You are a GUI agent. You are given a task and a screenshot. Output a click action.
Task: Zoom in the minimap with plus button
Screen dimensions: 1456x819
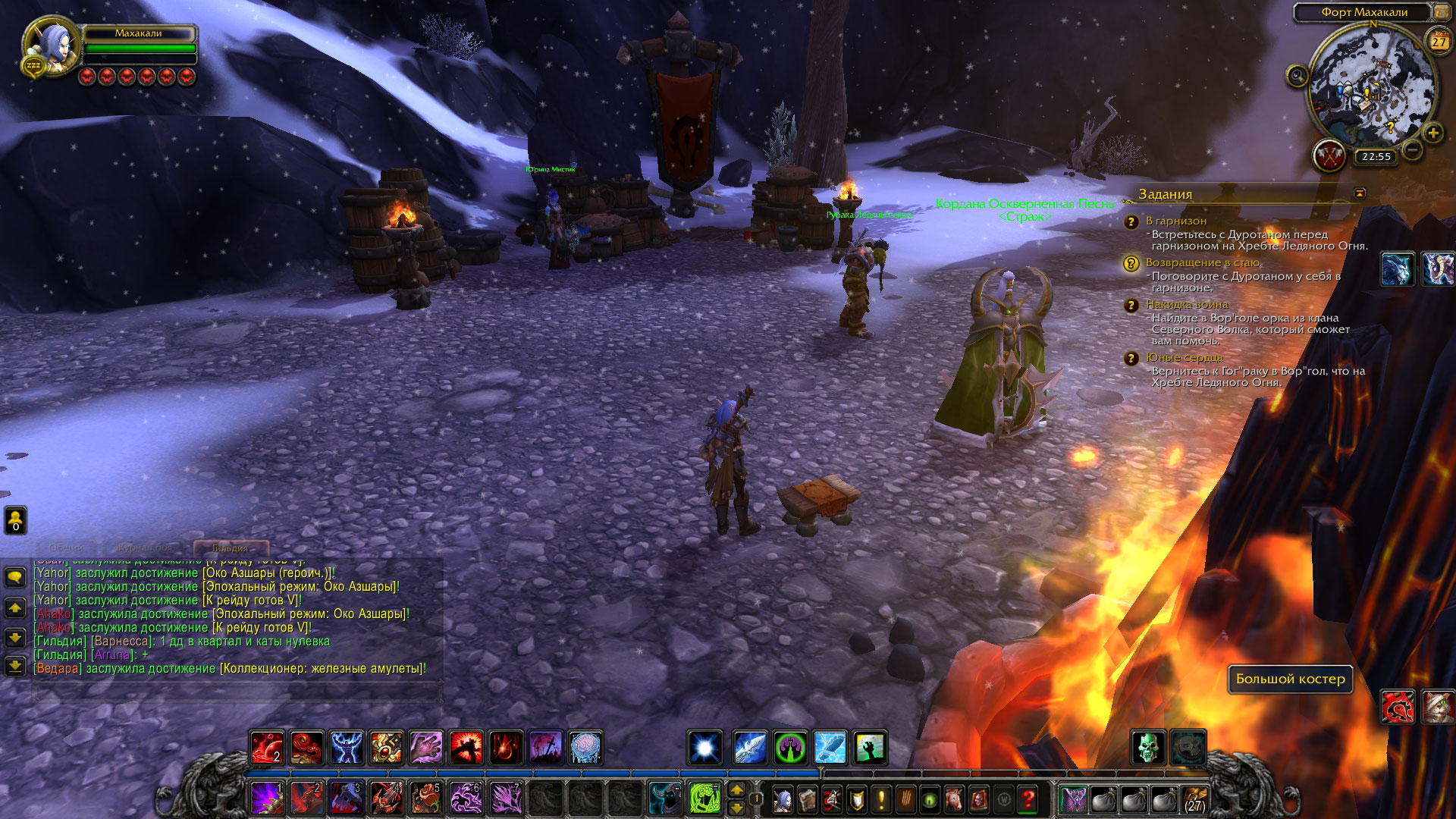point(1432,133)
